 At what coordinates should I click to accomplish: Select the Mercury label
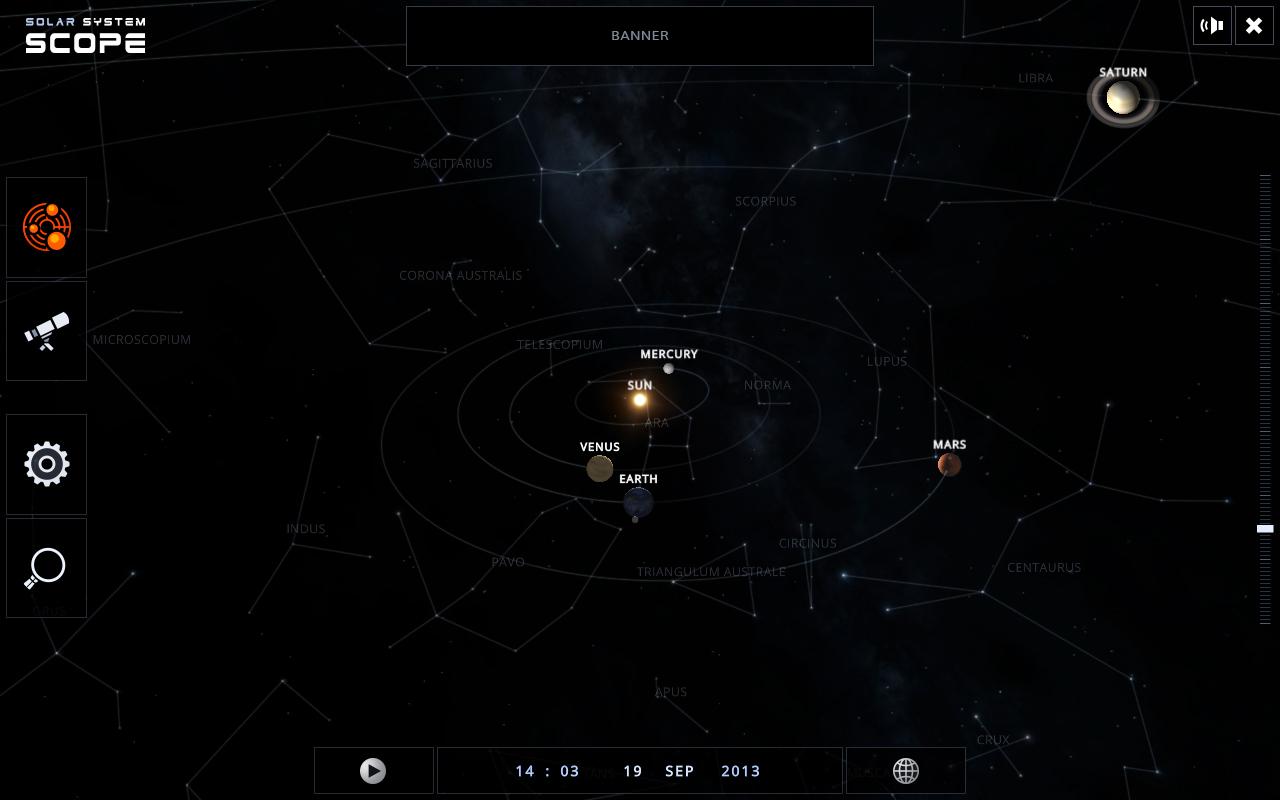[x=669, y=354]
